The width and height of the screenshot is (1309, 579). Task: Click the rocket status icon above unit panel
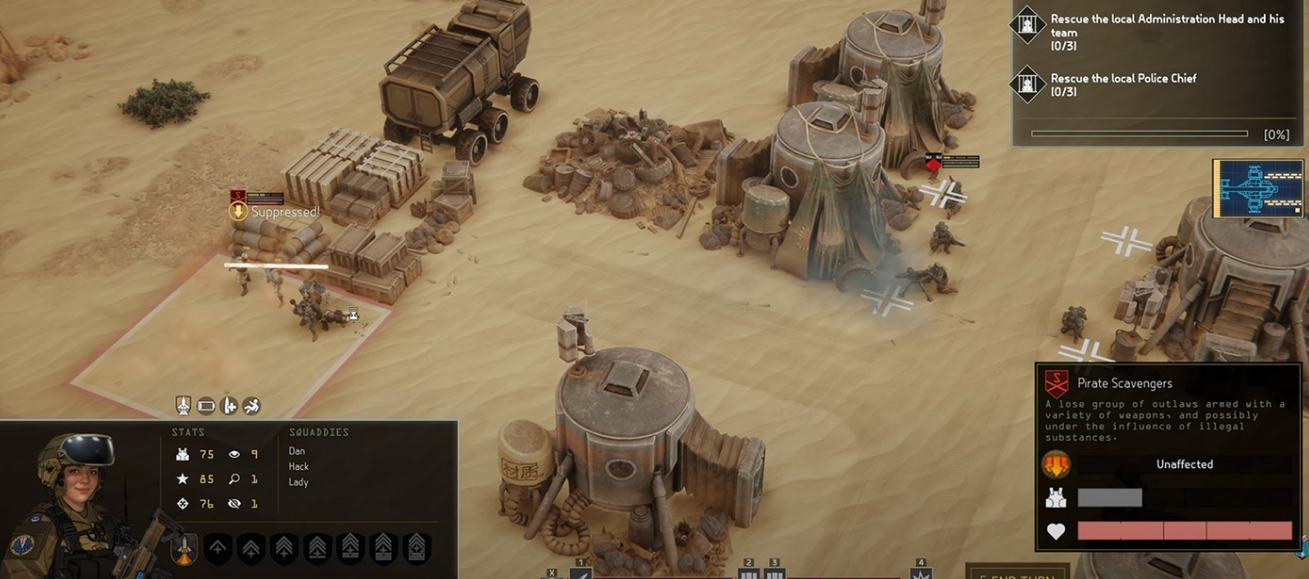click(x=184, y=405)
